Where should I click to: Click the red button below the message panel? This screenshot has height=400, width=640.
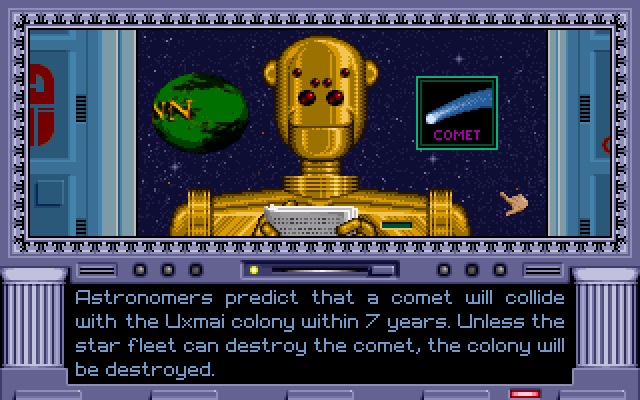(x=525, y=394)
